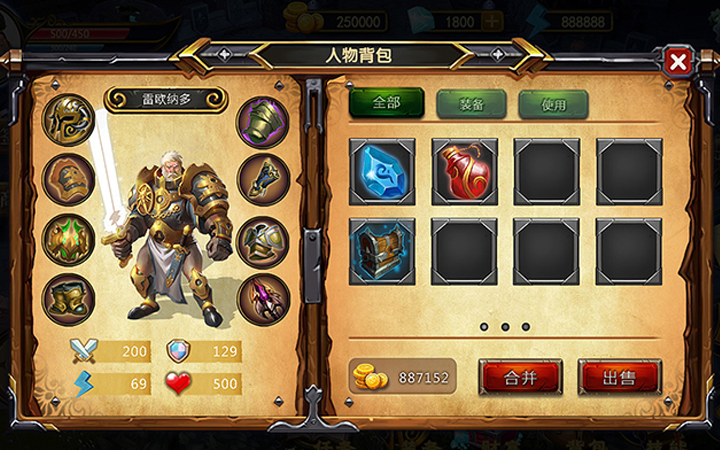Select the green-gem golden armor slot
This screenshot has width=720, height=450.
coord(69,240)
